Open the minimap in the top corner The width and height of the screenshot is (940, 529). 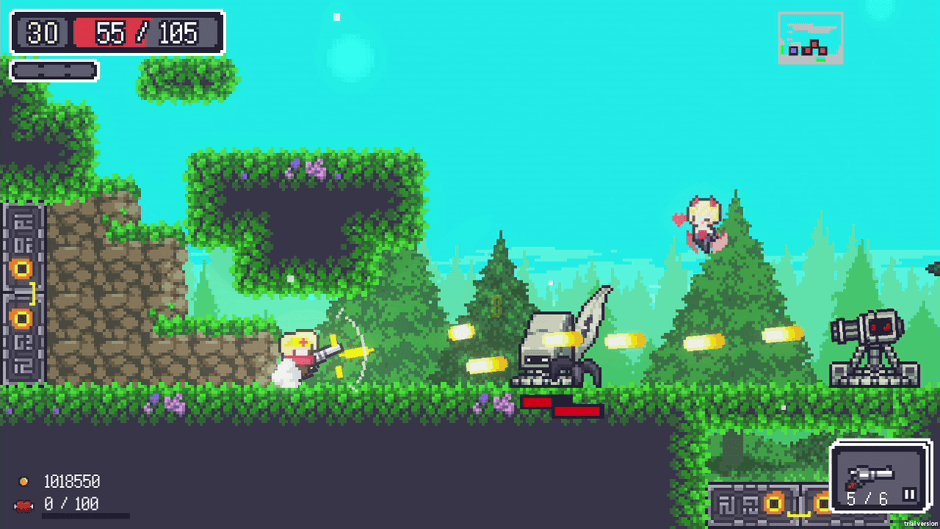coord(810,38)
